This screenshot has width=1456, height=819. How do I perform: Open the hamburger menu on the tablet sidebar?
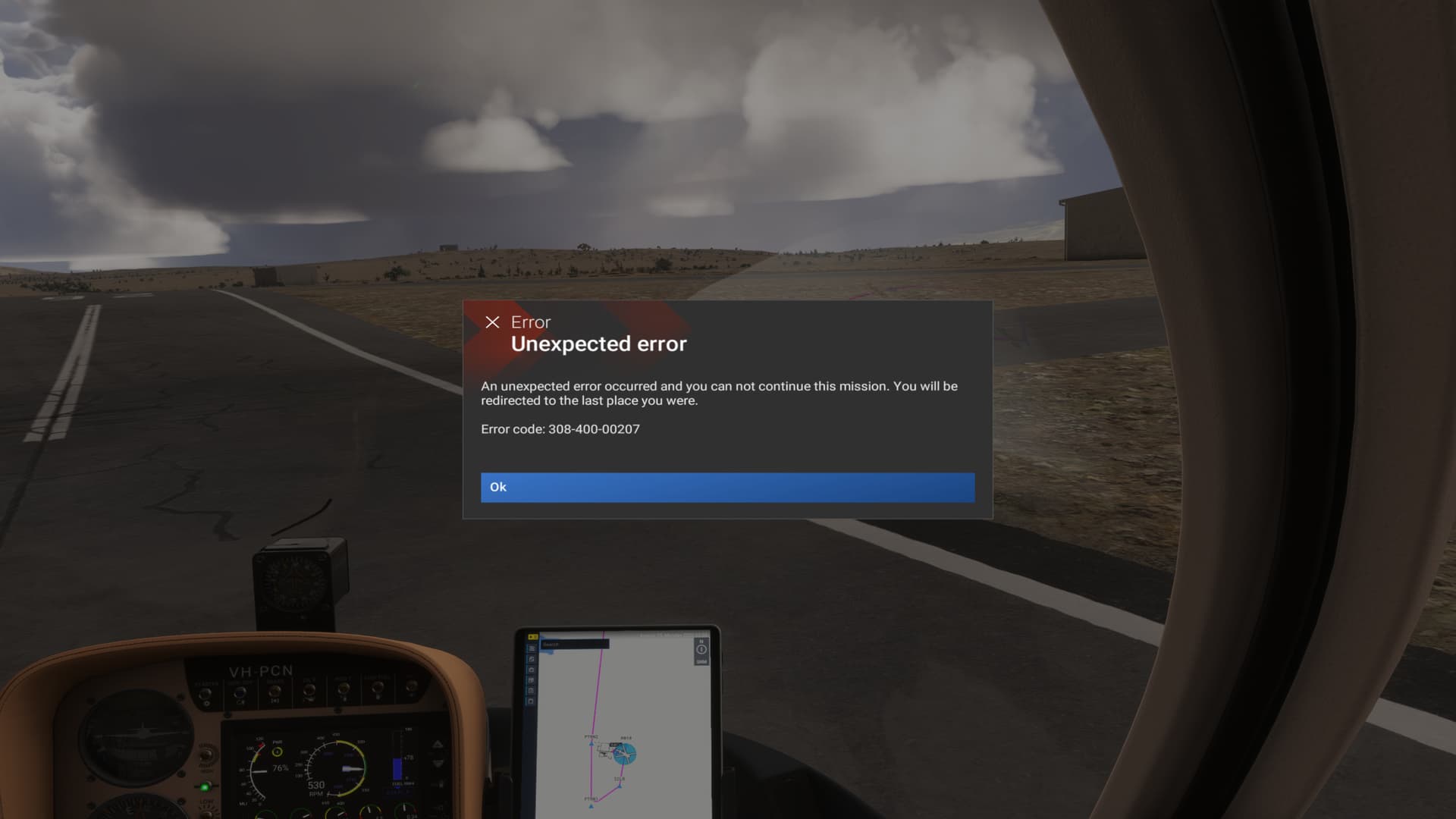tap(532, 648)
